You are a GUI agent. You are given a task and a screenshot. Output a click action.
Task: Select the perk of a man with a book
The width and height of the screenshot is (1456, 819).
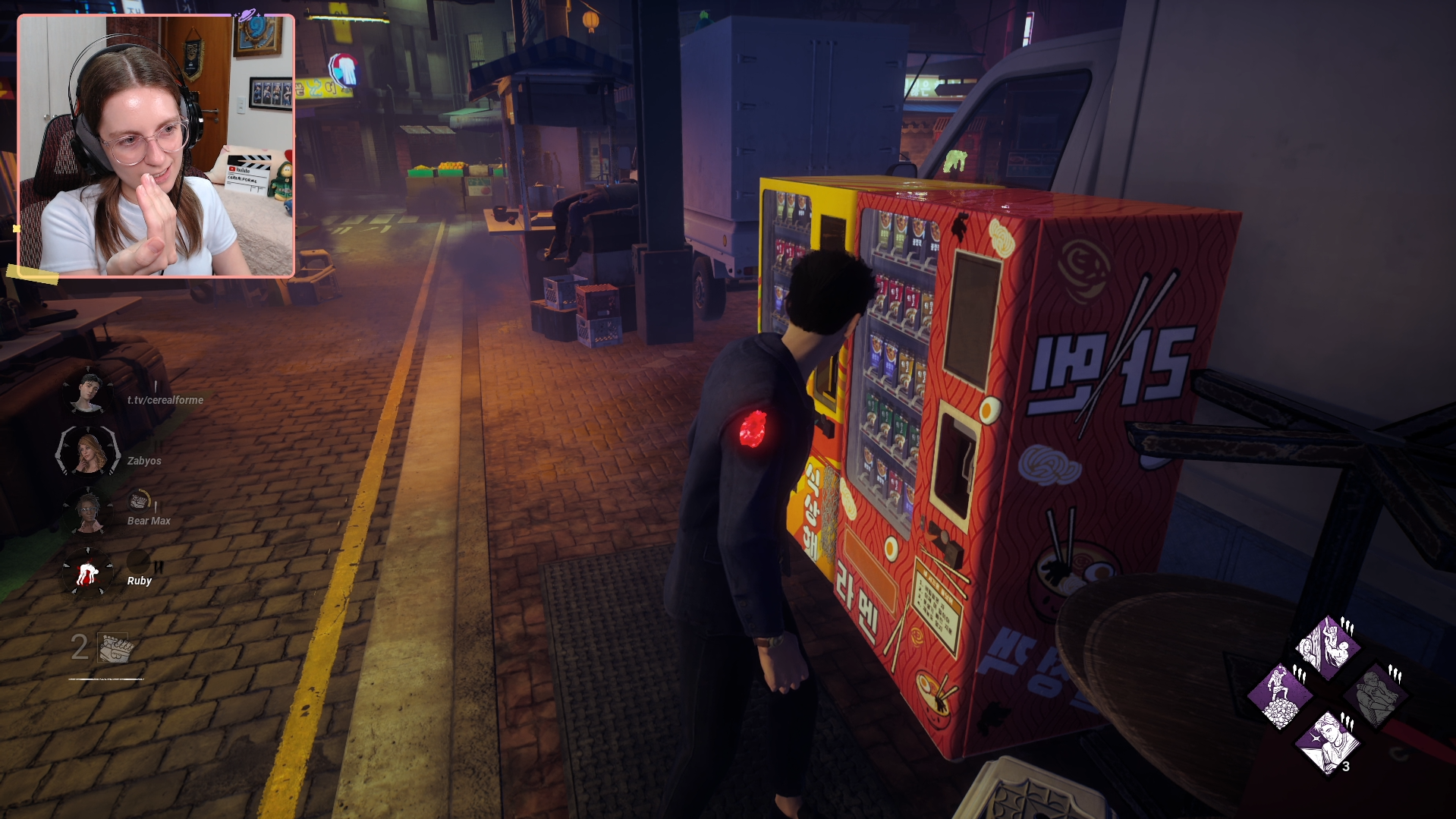(x=1327, y=743)
